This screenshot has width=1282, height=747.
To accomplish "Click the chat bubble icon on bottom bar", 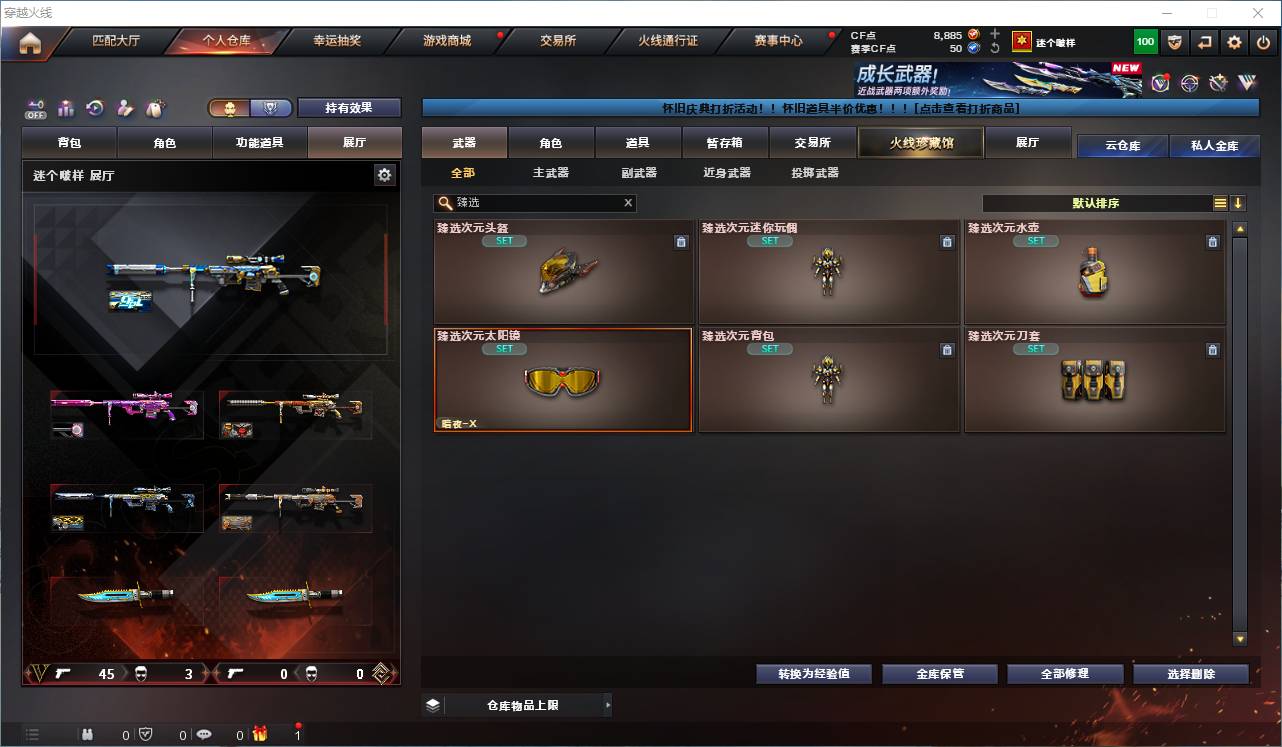I will (203, 733).
